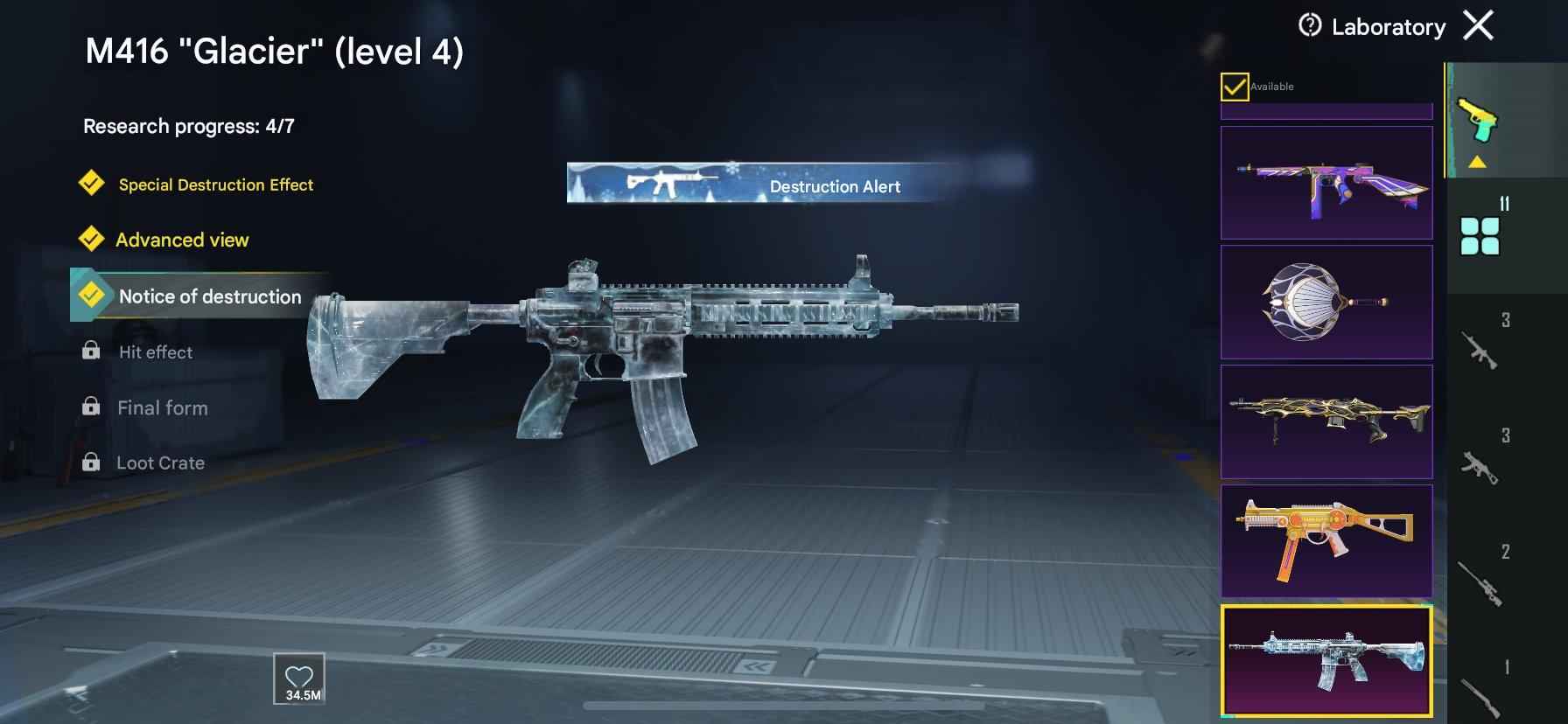Expand the pistol category arrow
The image size is (1568, 724).
coord(1478,159)
